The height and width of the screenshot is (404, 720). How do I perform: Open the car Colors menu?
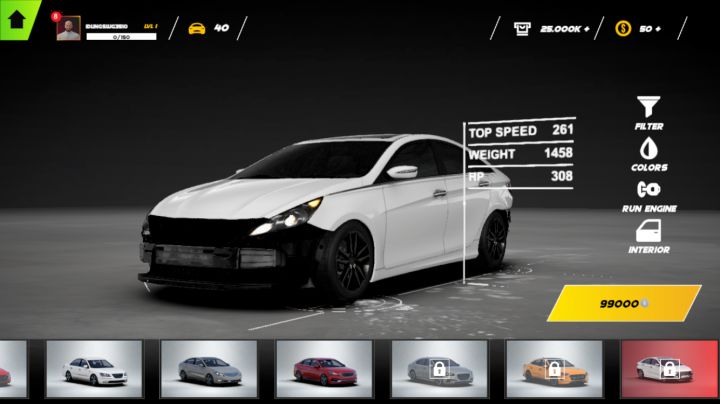pyautogui.click(x=648, y=153)
